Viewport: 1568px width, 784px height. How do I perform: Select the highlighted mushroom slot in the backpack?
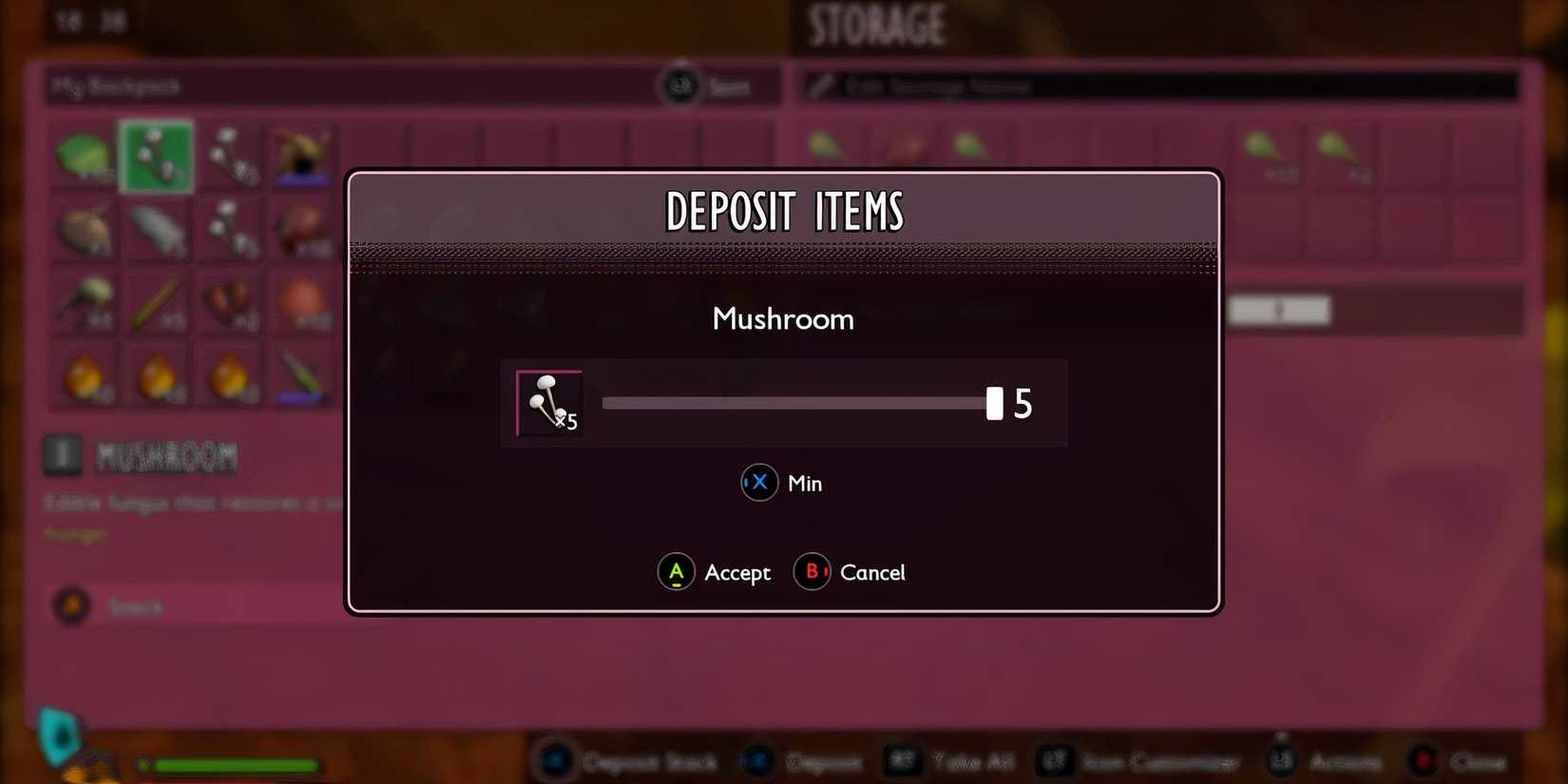tap(157, 155)
